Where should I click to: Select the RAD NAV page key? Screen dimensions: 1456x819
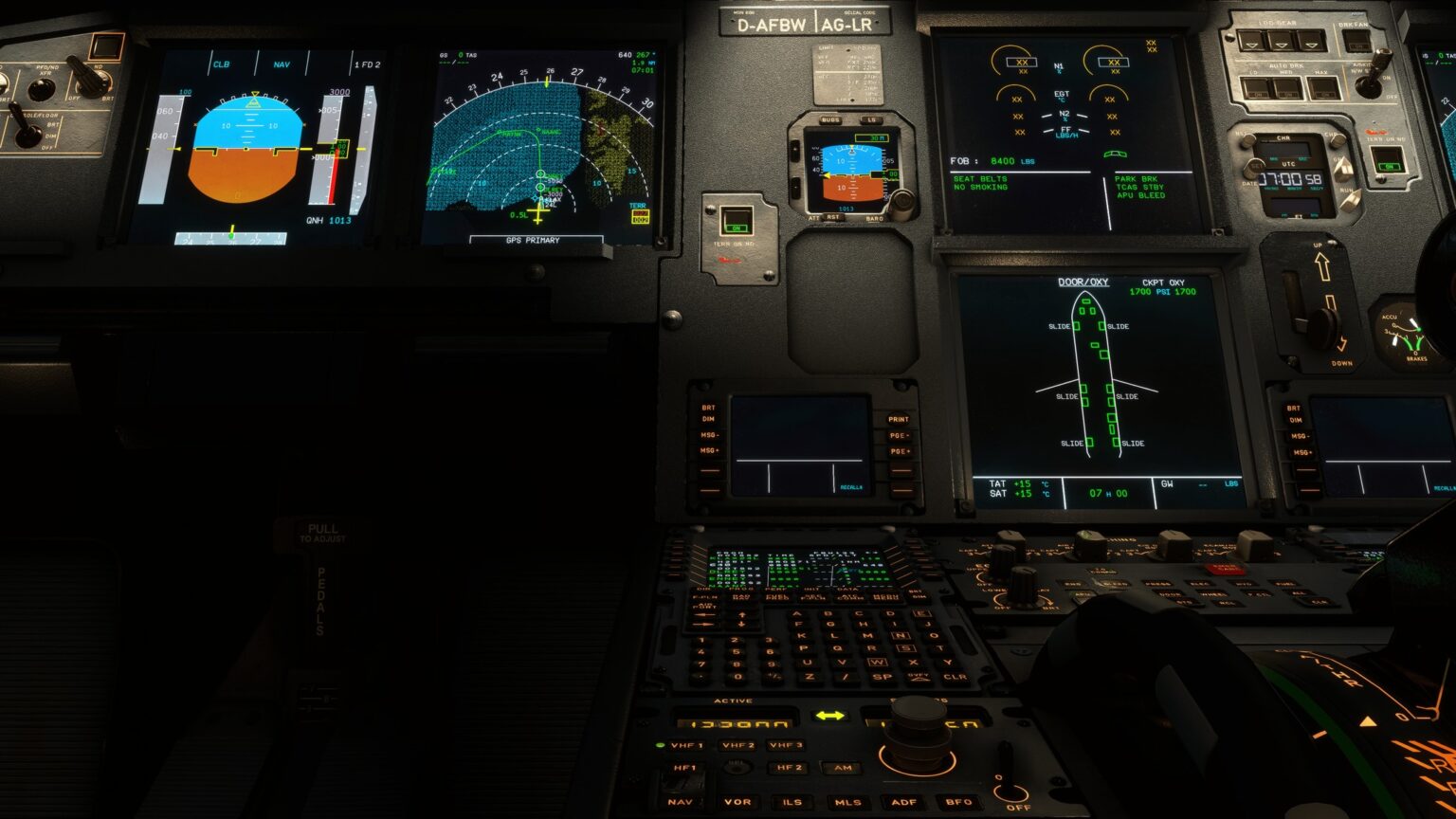pos(738,596)
